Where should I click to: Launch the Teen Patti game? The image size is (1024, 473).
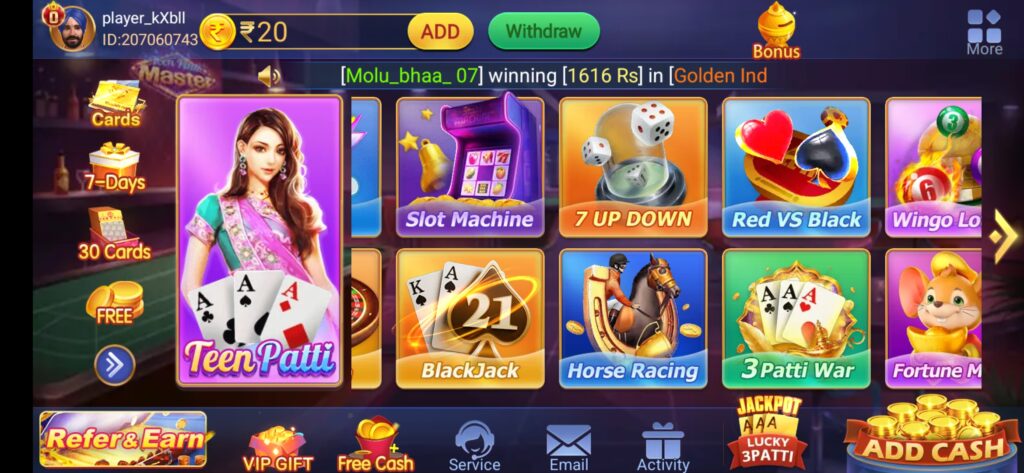click(260, 240)
